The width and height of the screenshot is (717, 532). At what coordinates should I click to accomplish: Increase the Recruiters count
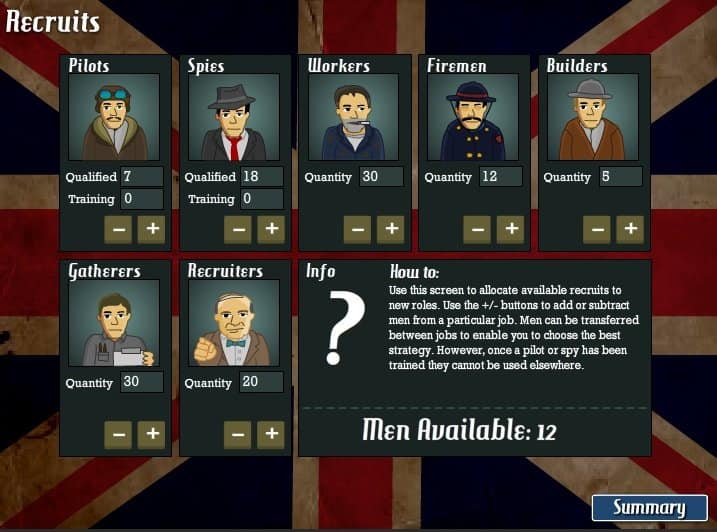pos(271,434)
